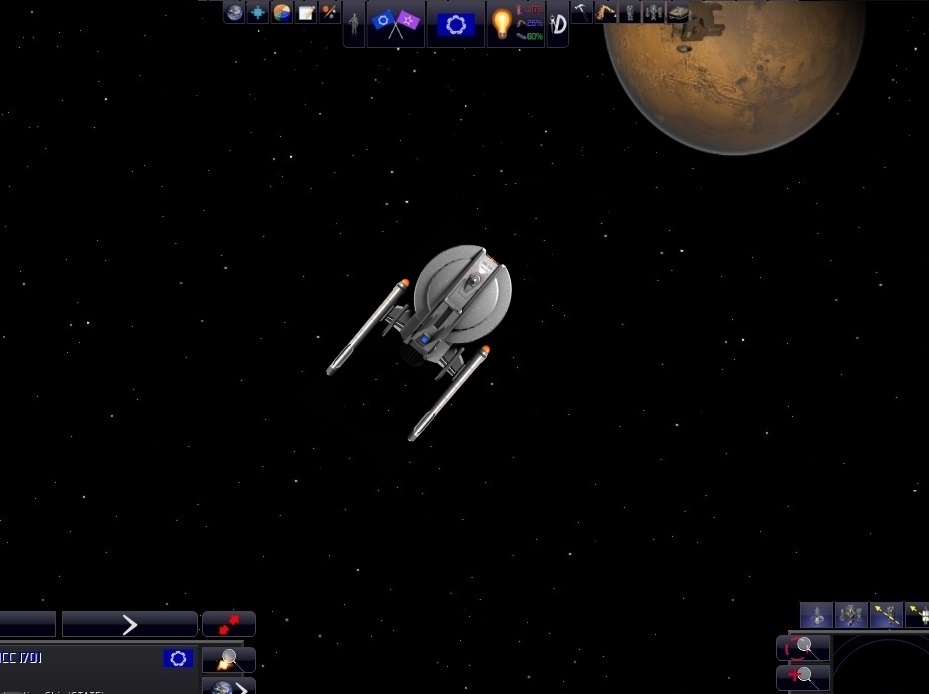Select the blue flag icon in ship panel
The height and width of the screenshot is (694, 929).
coord(179,658)
